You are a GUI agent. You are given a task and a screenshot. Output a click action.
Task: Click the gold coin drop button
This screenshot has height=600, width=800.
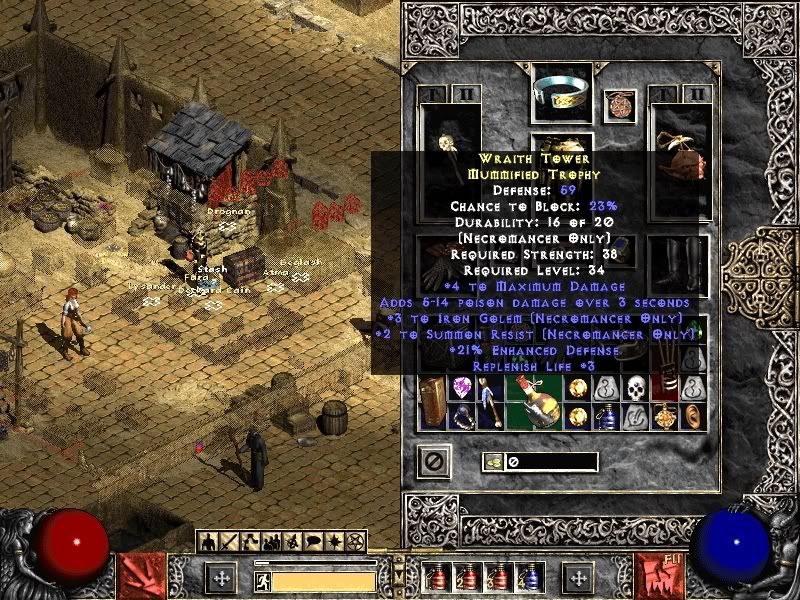coord(493,462)
